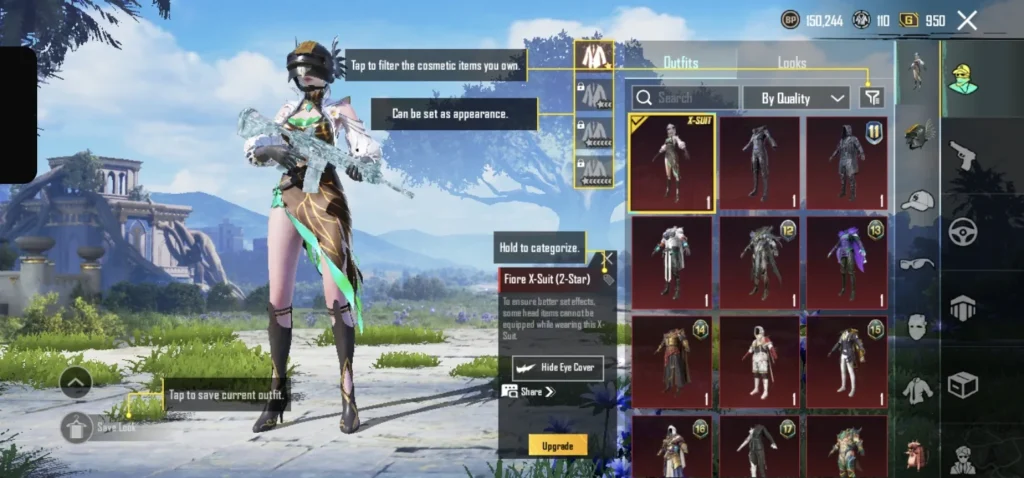Select the purple outfit with badge 13

[846, 262]
